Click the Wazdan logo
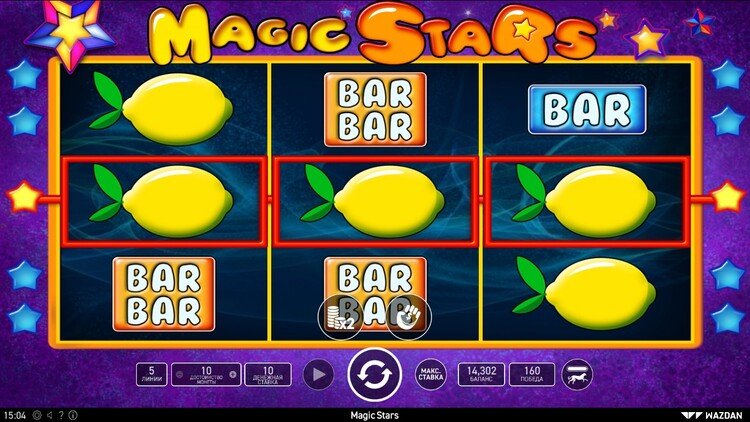This screenshot has width=750, height=422. click(x=716, y=414)
